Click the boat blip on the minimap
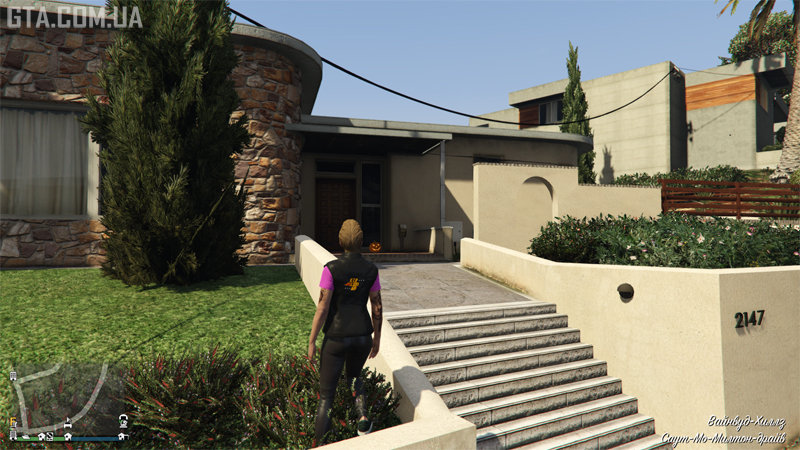Viewport: 800px width, 450px height. click(x=26, y=437)
